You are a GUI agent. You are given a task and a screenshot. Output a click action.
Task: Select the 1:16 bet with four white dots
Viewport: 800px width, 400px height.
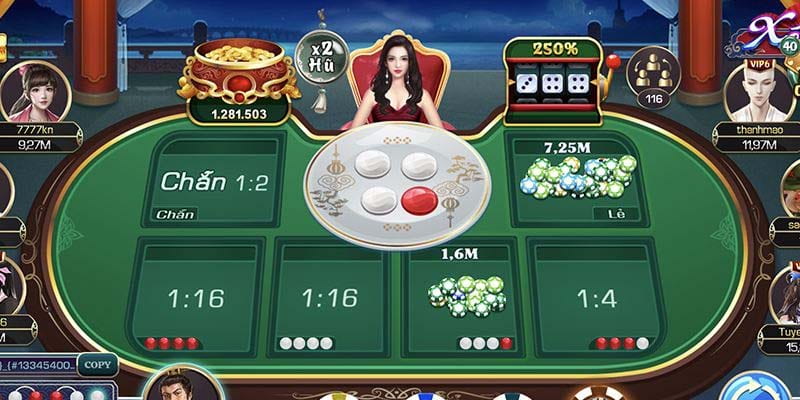[x=329, y=296]
